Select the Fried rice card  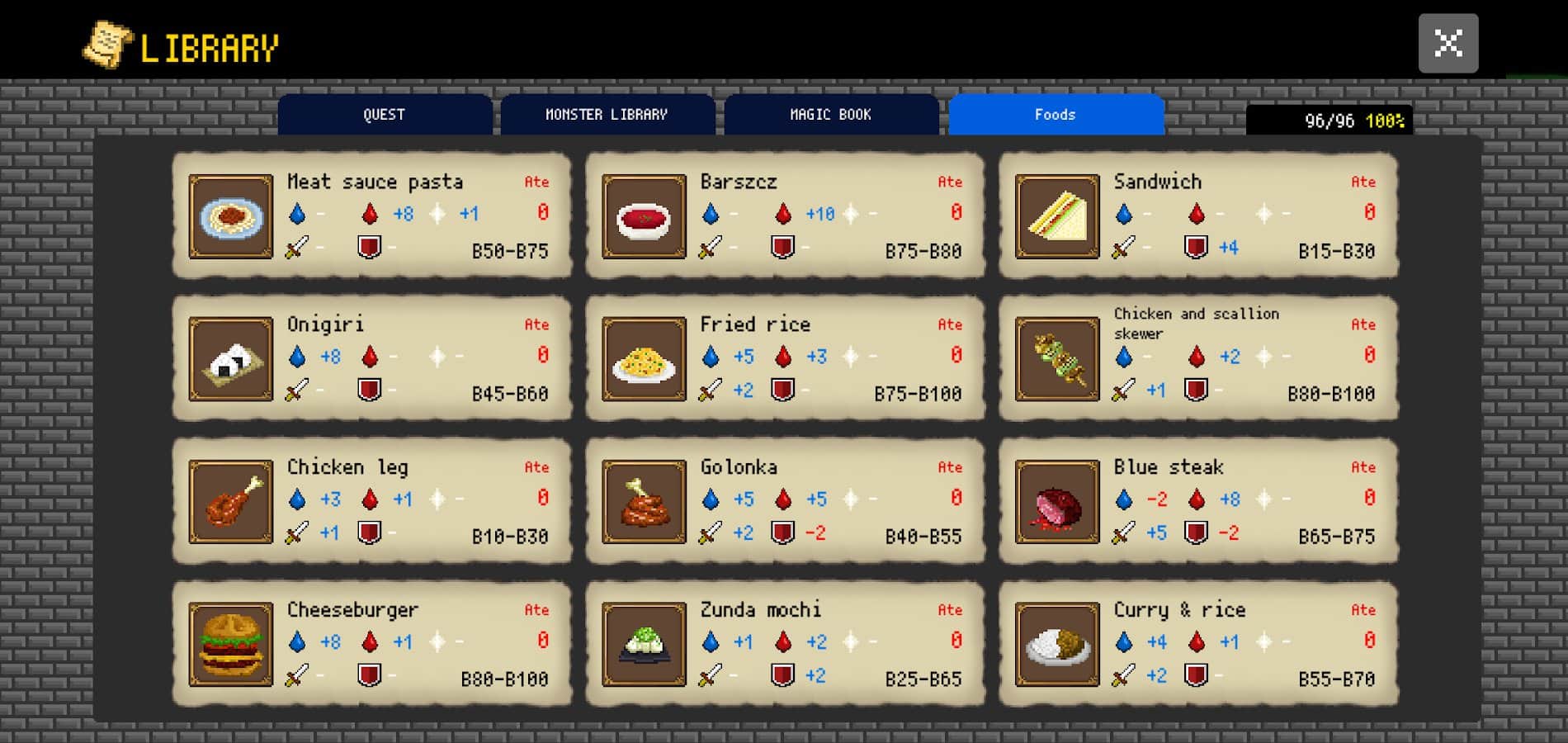point(785,358)
